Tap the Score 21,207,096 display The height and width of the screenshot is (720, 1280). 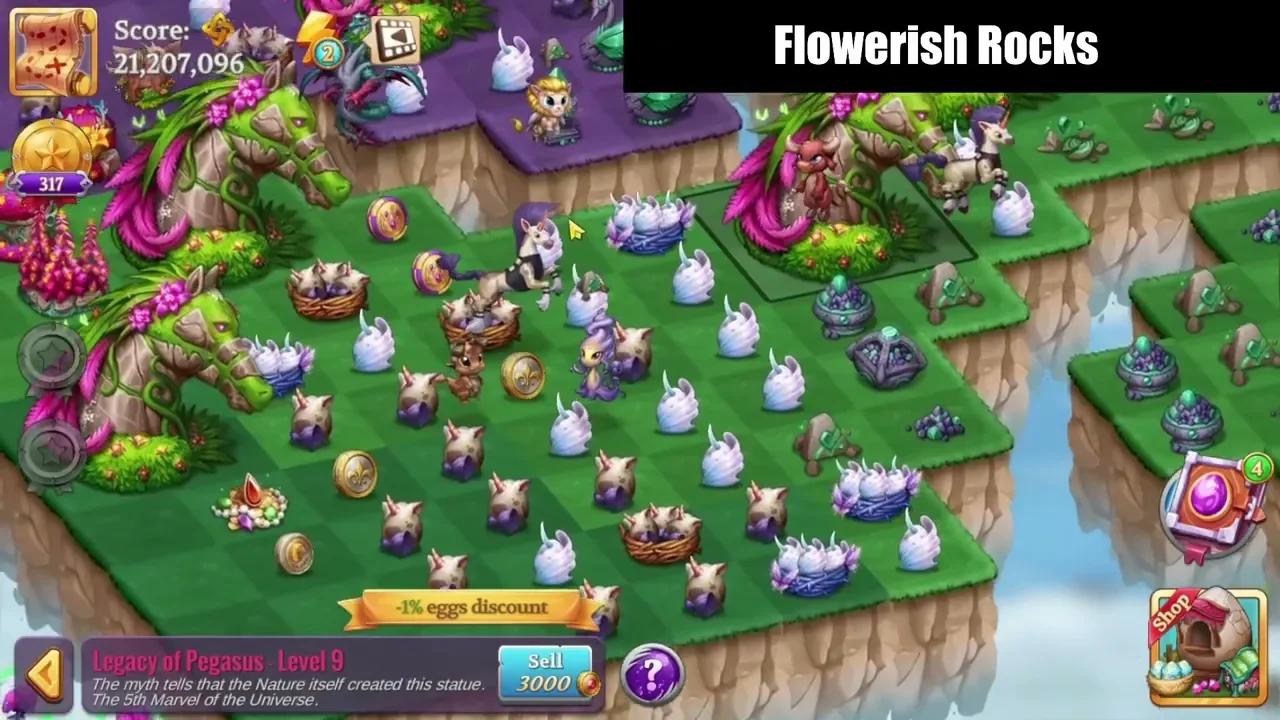(180, 50)
